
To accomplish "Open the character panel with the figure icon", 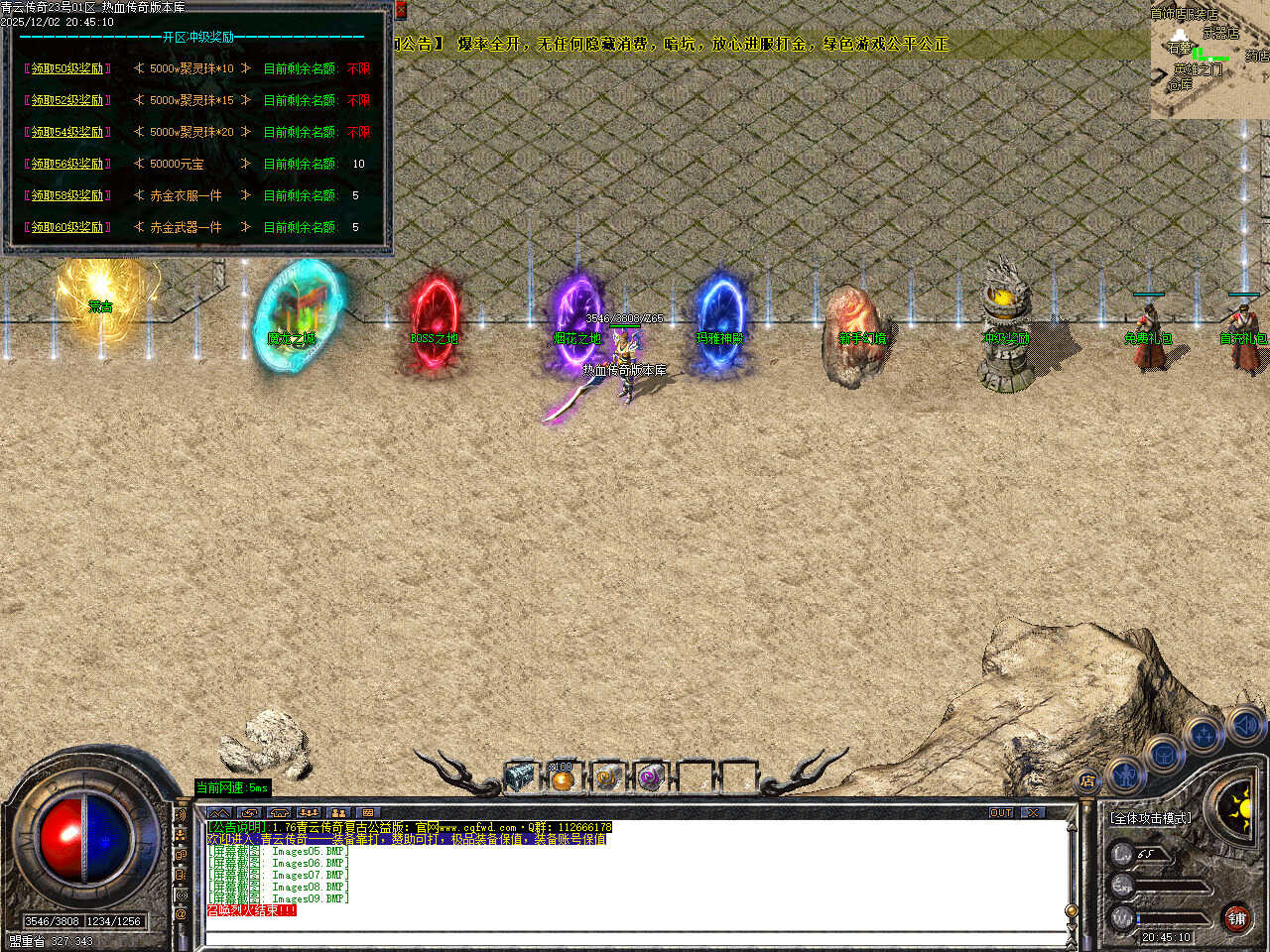I will coord(1124,773).
